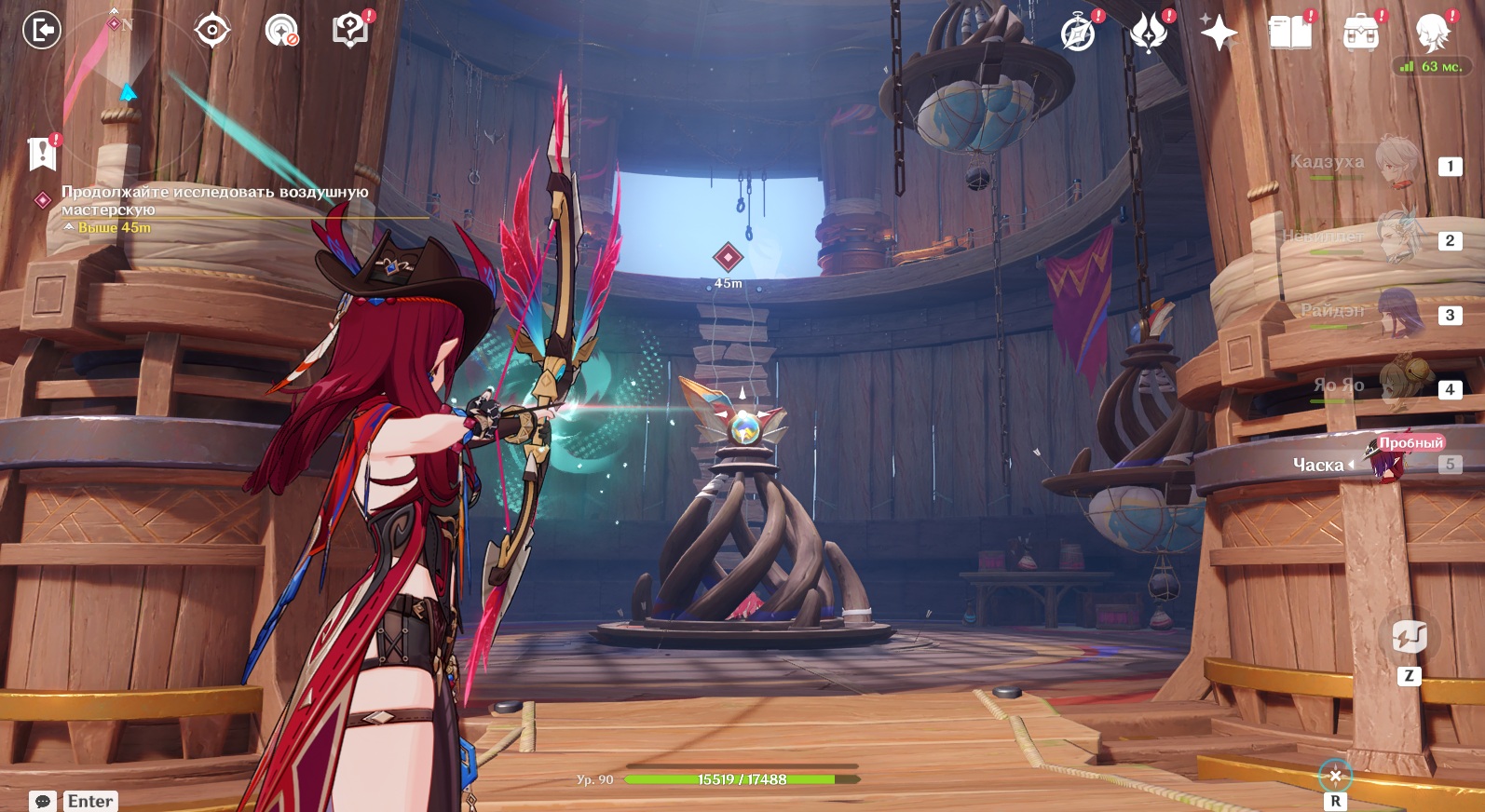1485x812 pixels.
Task: Click the bookmark notice icon with alert
Action: click(x=43, y=154)
